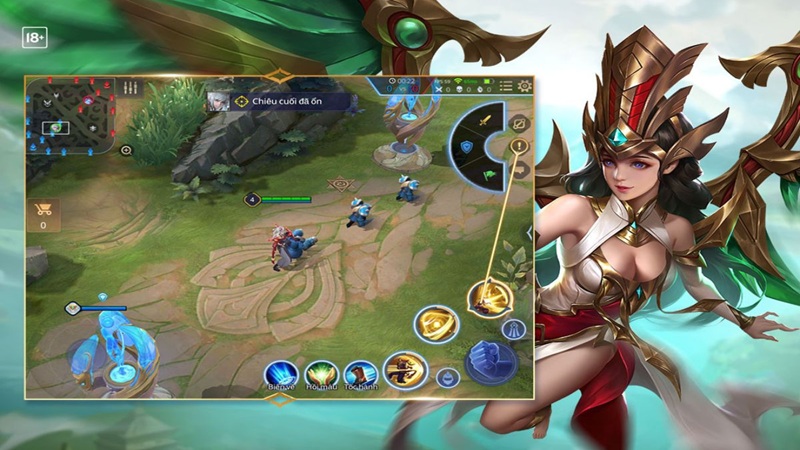800x450 pixels.
Task: Choose the blue shield defend signal
Action: tap(466, 146)
